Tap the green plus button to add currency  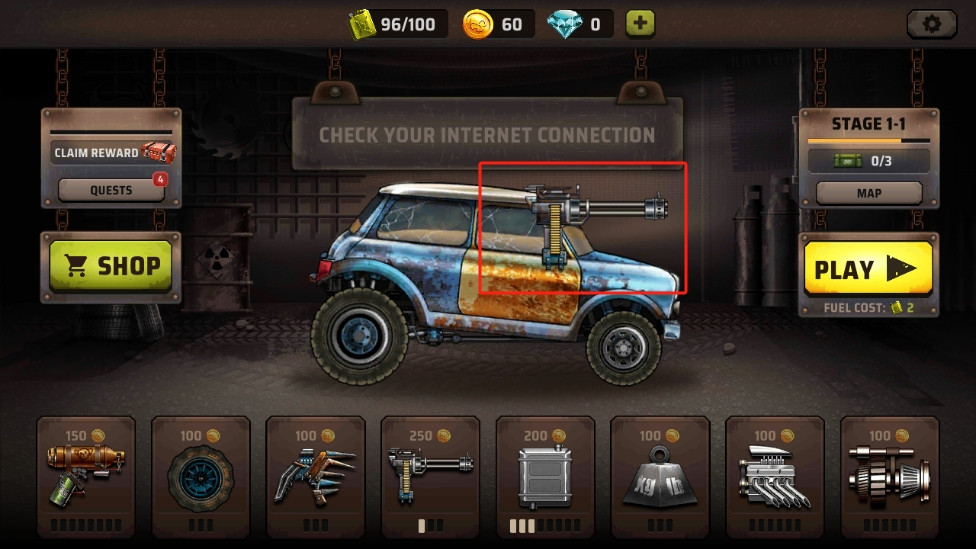640,24
